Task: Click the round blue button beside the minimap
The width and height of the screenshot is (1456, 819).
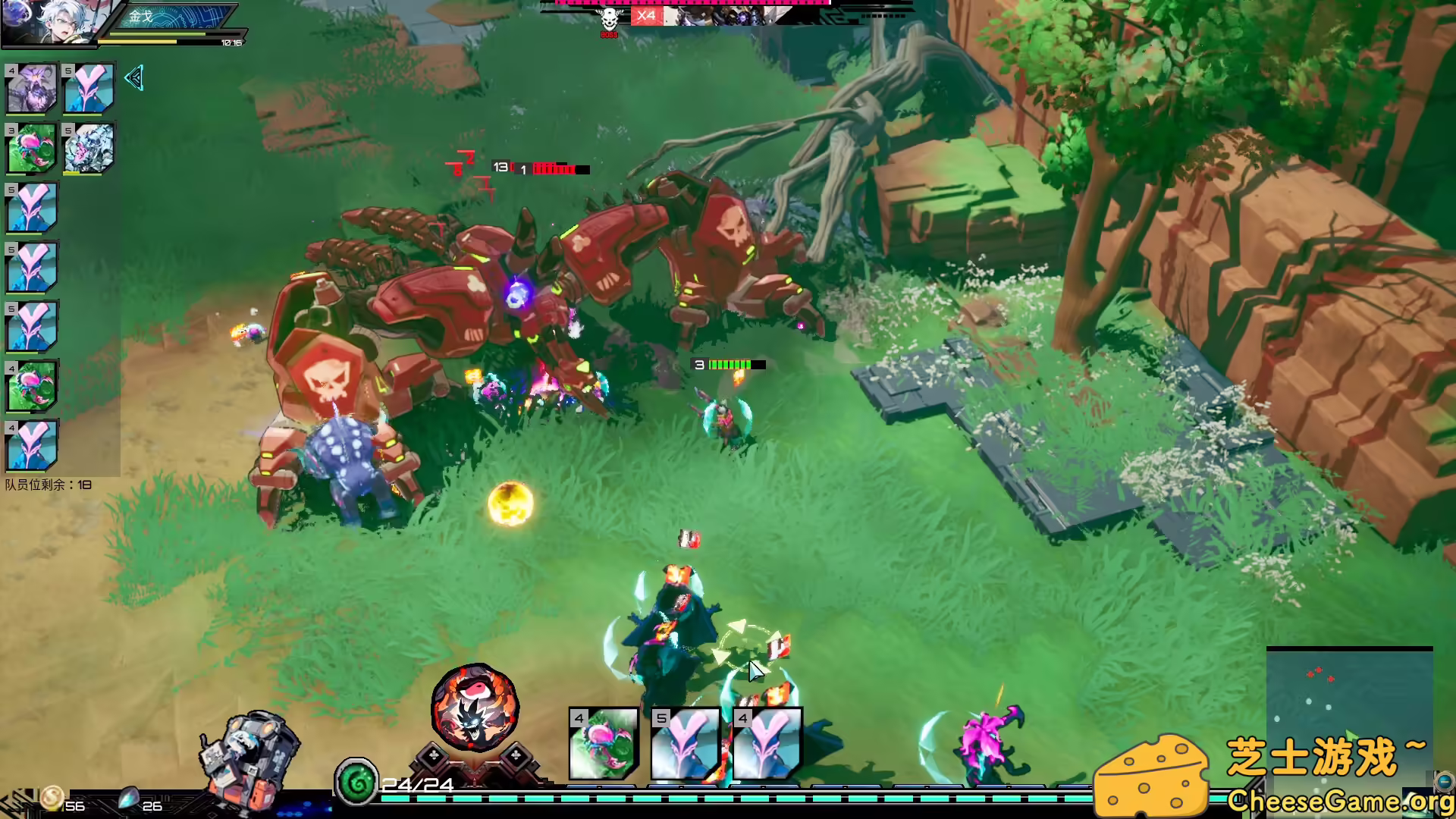Action: click(x=1443, y=781)
